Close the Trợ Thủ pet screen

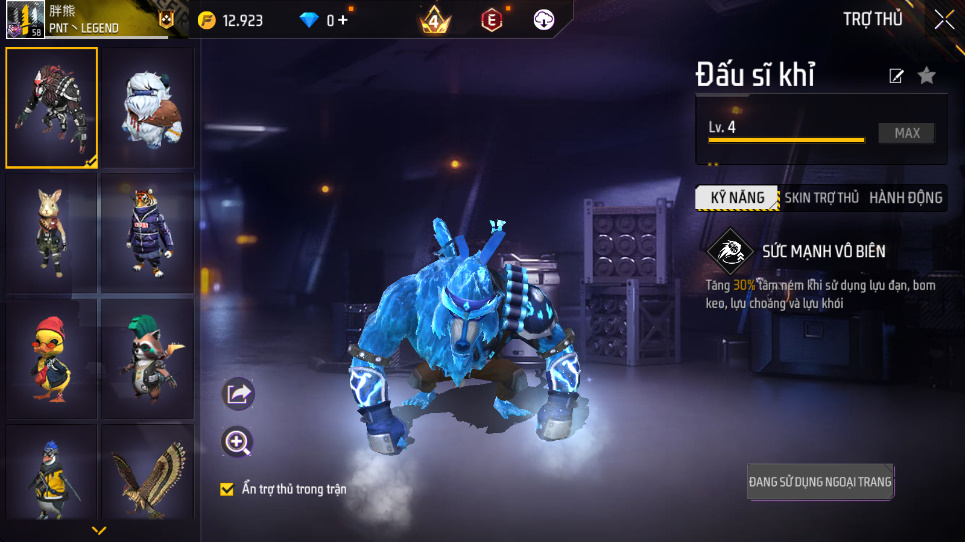pyautogui.click(x=944, y=19)
